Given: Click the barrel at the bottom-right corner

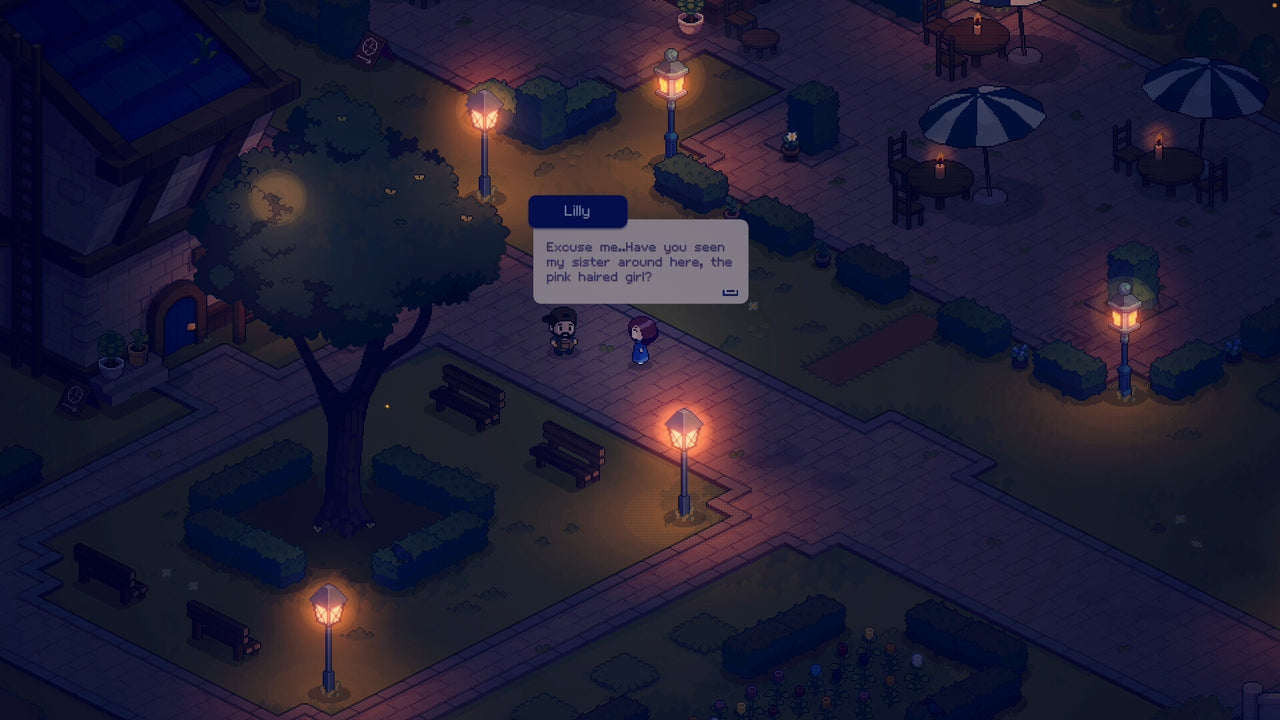Looking at the screenshot, I should 1250,700.
